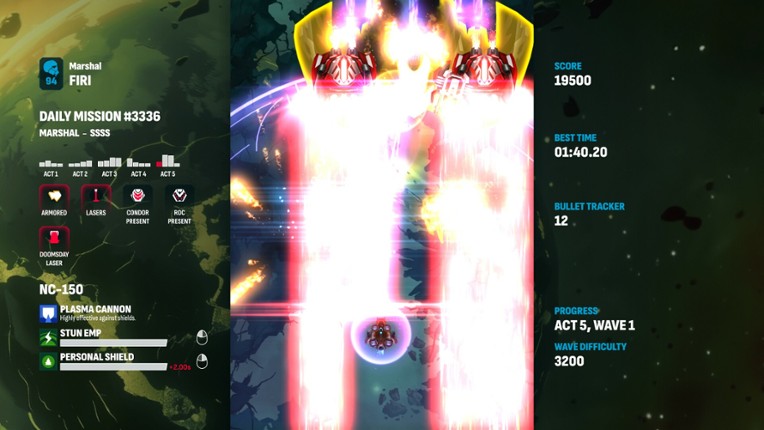Click the Condor Present modifier icon
Screen dimensions: 764x430
(138, 196)
